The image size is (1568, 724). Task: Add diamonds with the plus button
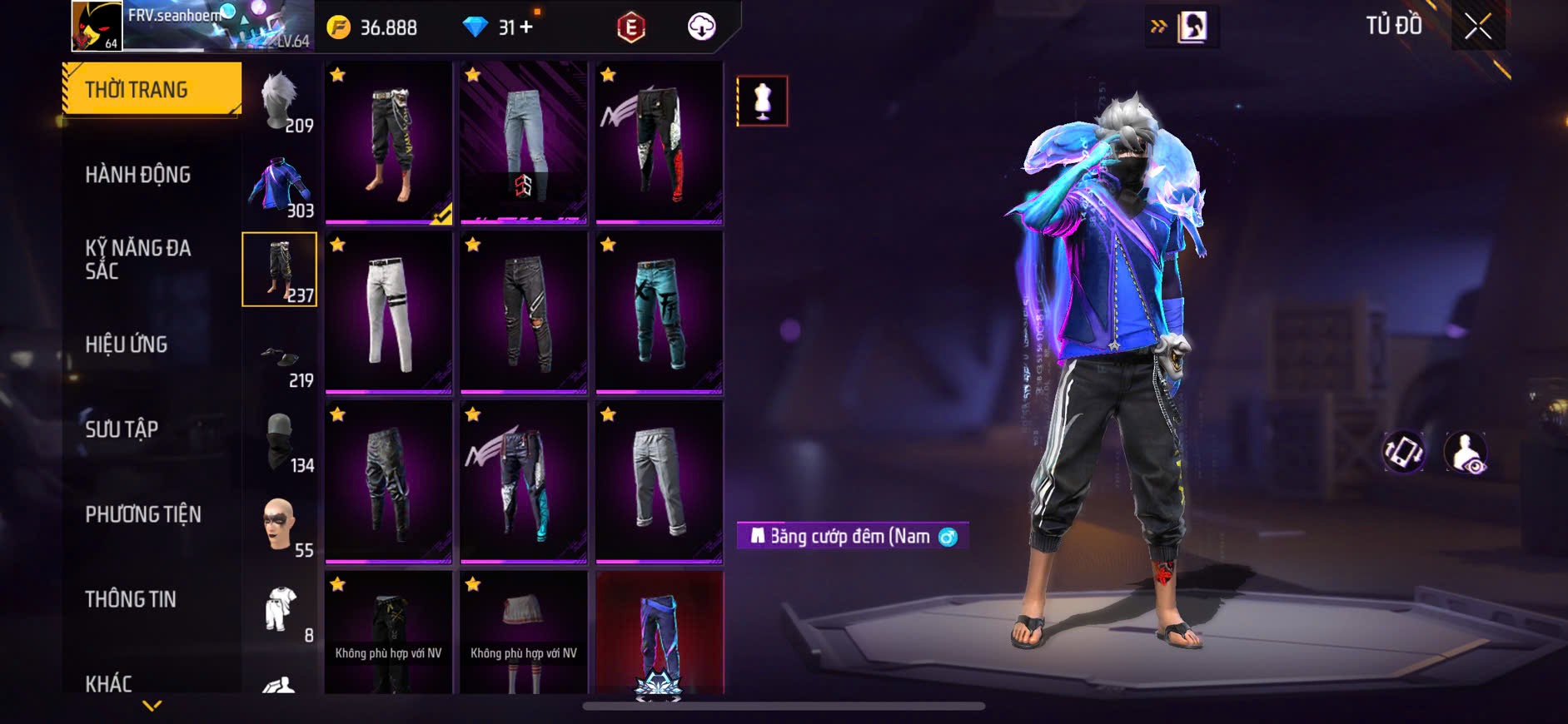(x=526, y=27)
